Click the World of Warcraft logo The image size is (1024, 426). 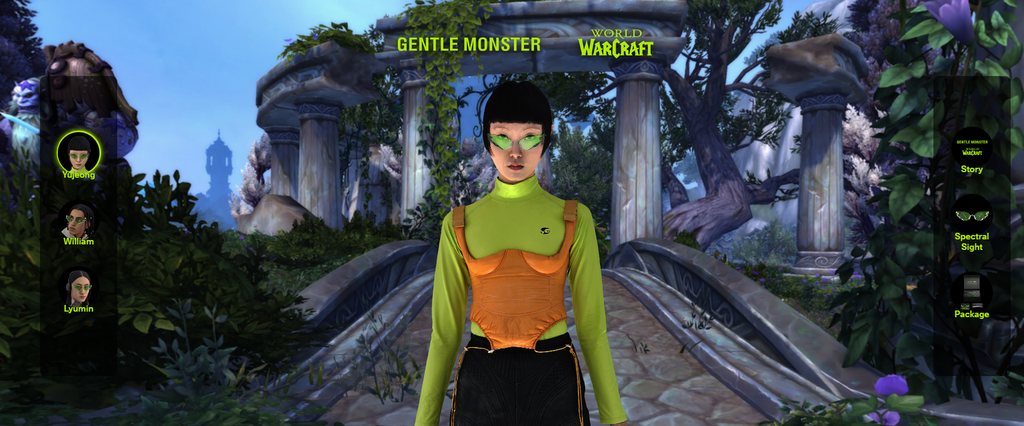[x=615, y=42]
